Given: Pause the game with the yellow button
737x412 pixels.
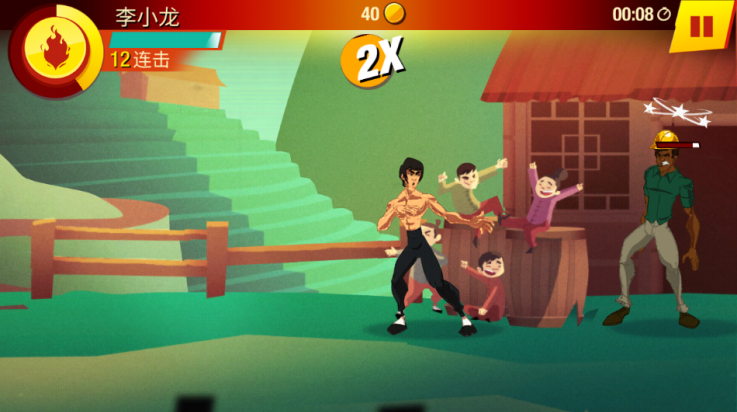Looking at the screenshot, I should click(702, 26).
